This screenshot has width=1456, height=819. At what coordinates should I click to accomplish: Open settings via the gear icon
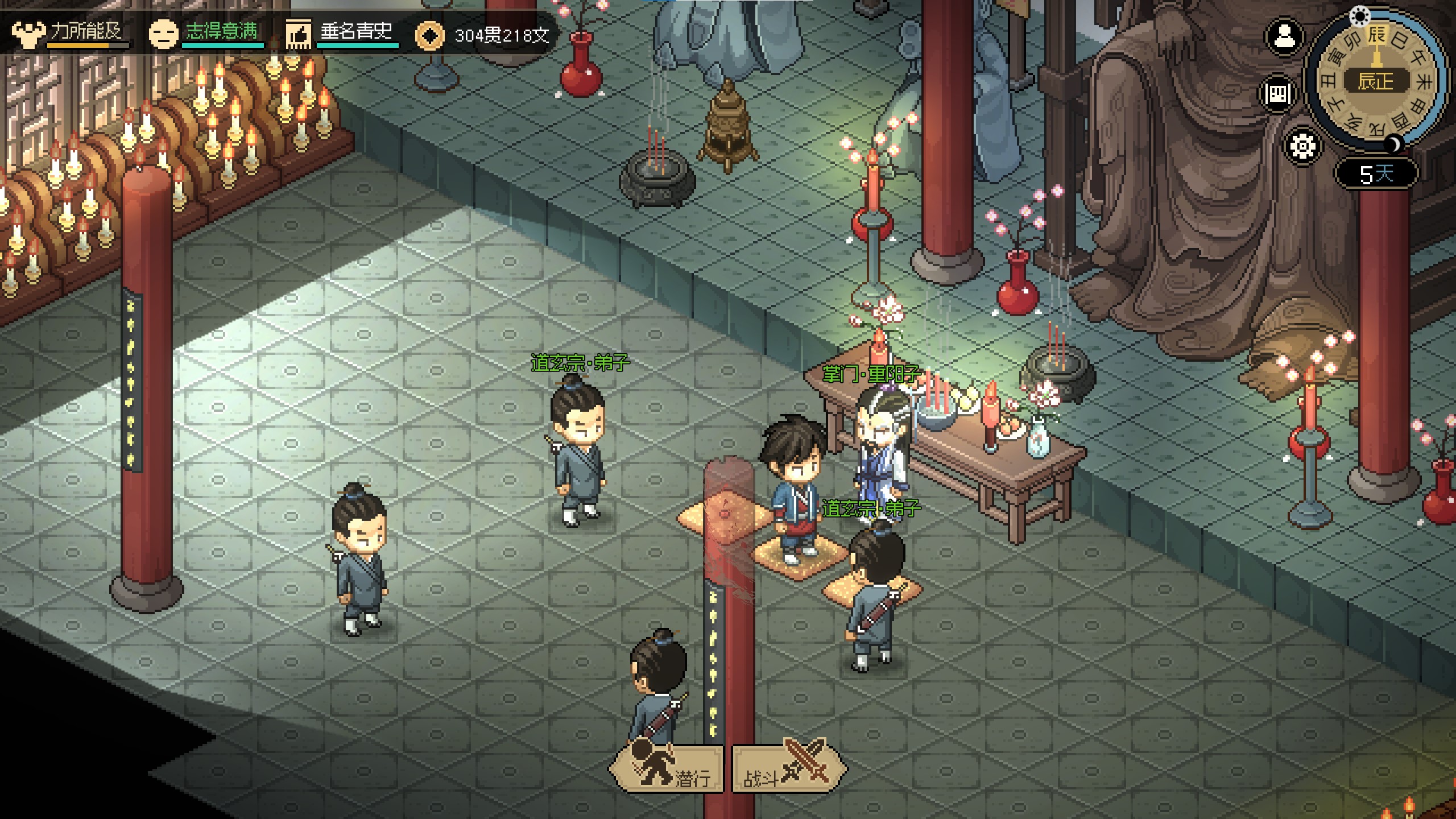point(1302,147)
